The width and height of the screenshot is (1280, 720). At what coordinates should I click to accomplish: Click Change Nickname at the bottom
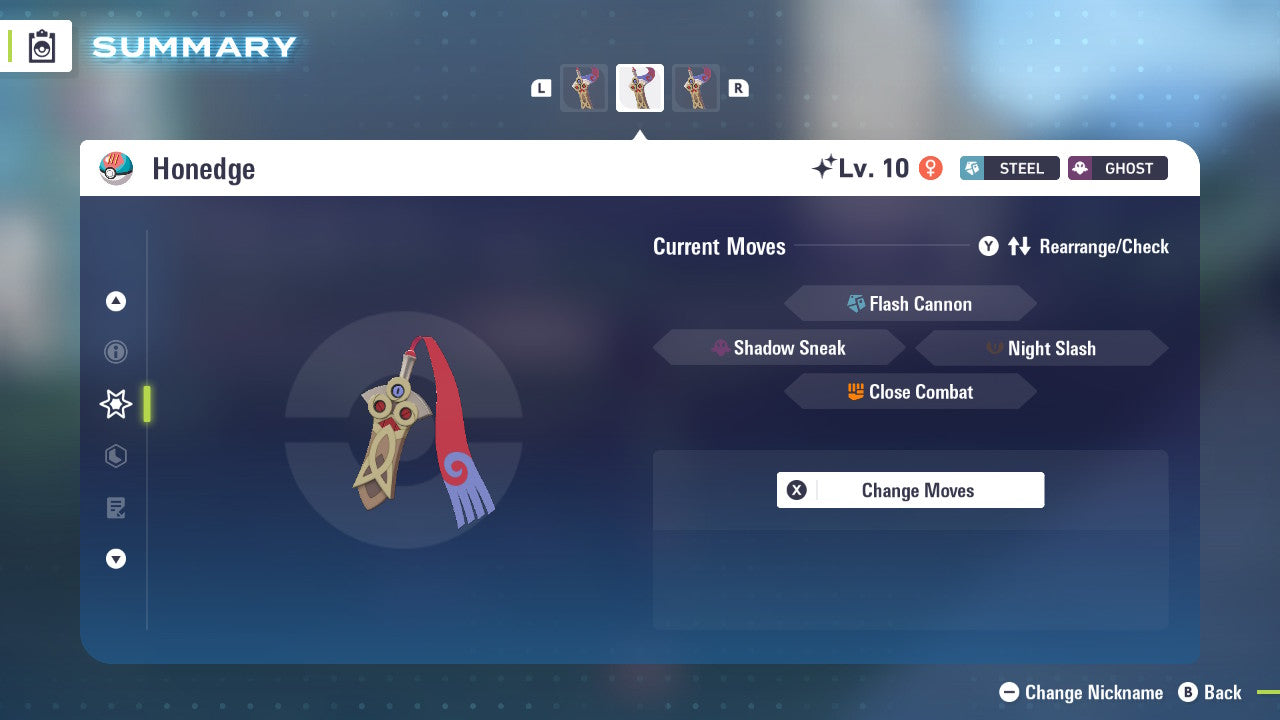[x=1083, y=692]
